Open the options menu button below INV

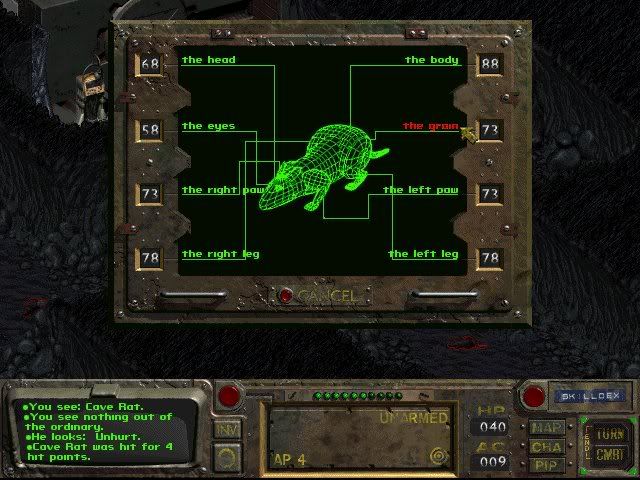[x=227, y=457]
